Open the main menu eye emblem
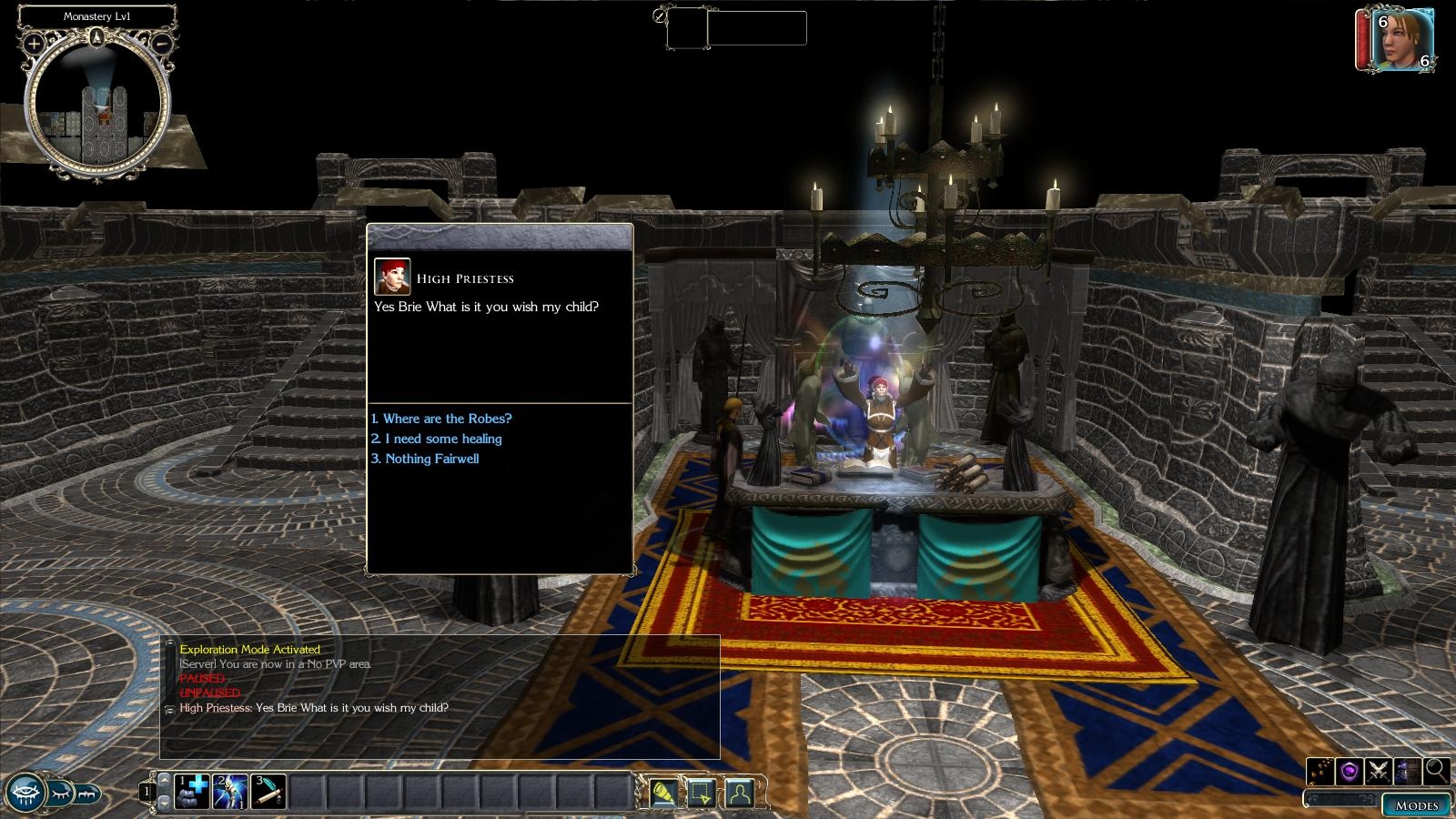 click(x=25, y=793)
